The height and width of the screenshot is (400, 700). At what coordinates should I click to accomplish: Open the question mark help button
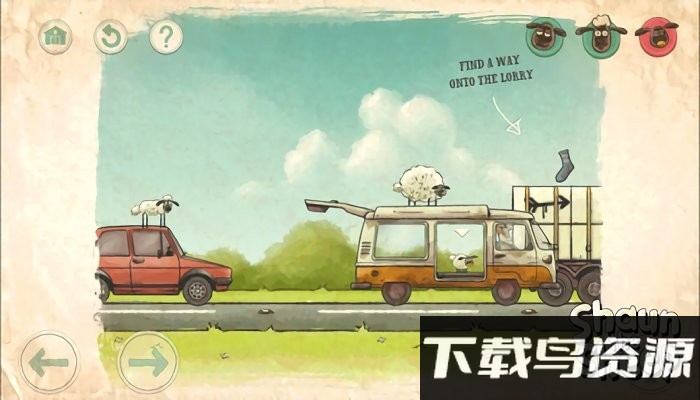click(x=165, y=37)
